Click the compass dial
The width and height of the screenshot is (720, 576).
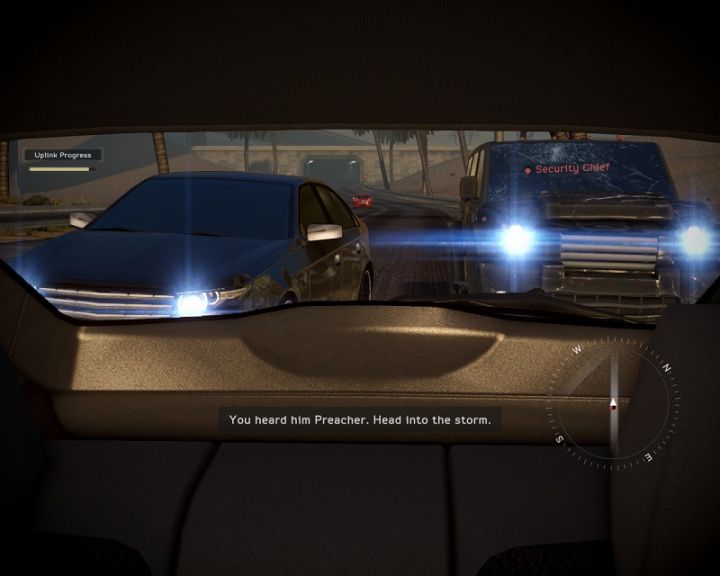(613, 404)
